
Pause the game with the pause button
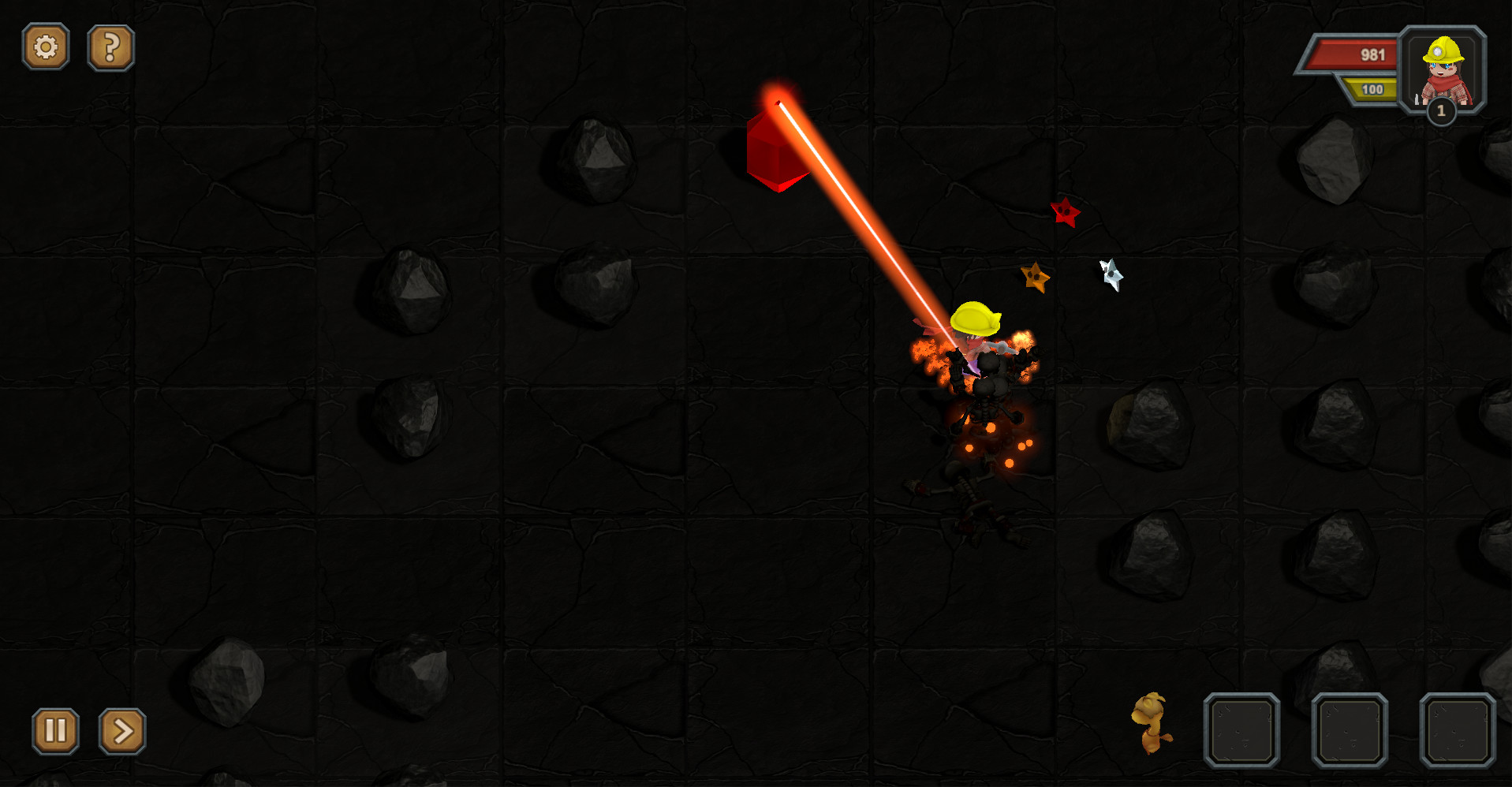[54, 731]
